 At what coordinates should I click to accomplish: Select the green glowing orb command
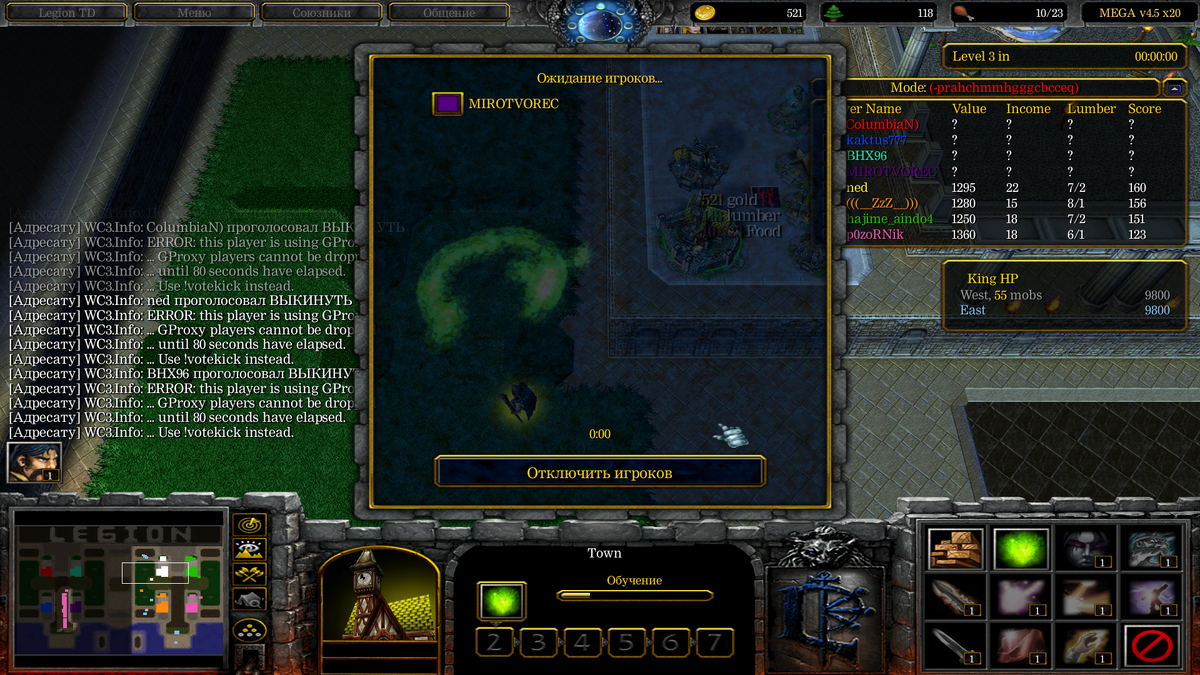[x=1021, y=549]
